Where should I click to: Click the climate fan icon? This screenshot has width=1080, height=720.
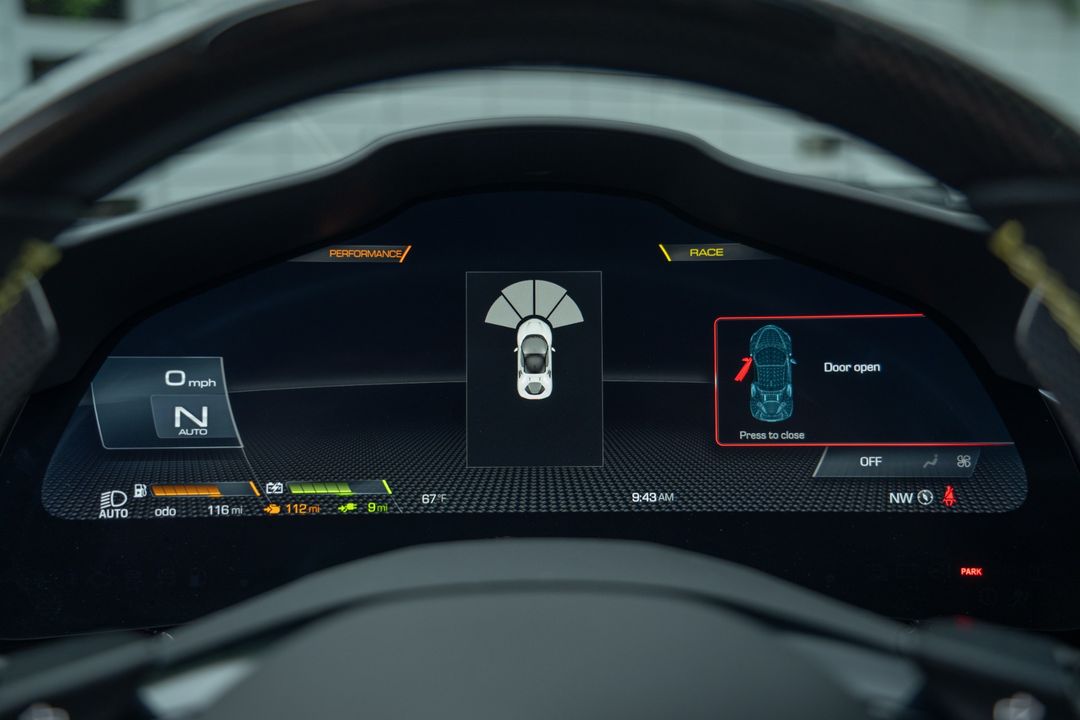point(963,462)
